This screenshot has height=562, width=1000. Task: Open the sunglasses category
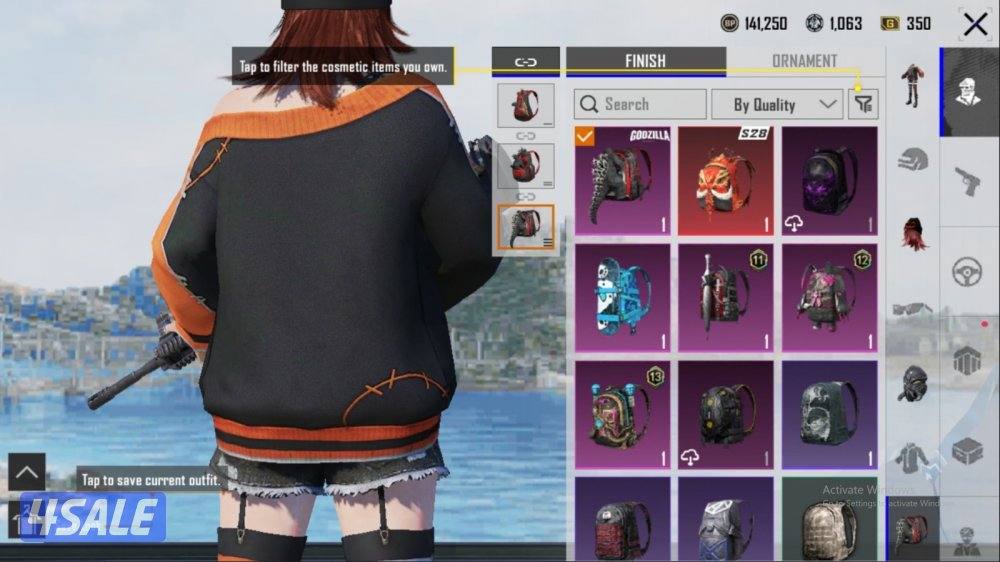click(x=913, y=308)
